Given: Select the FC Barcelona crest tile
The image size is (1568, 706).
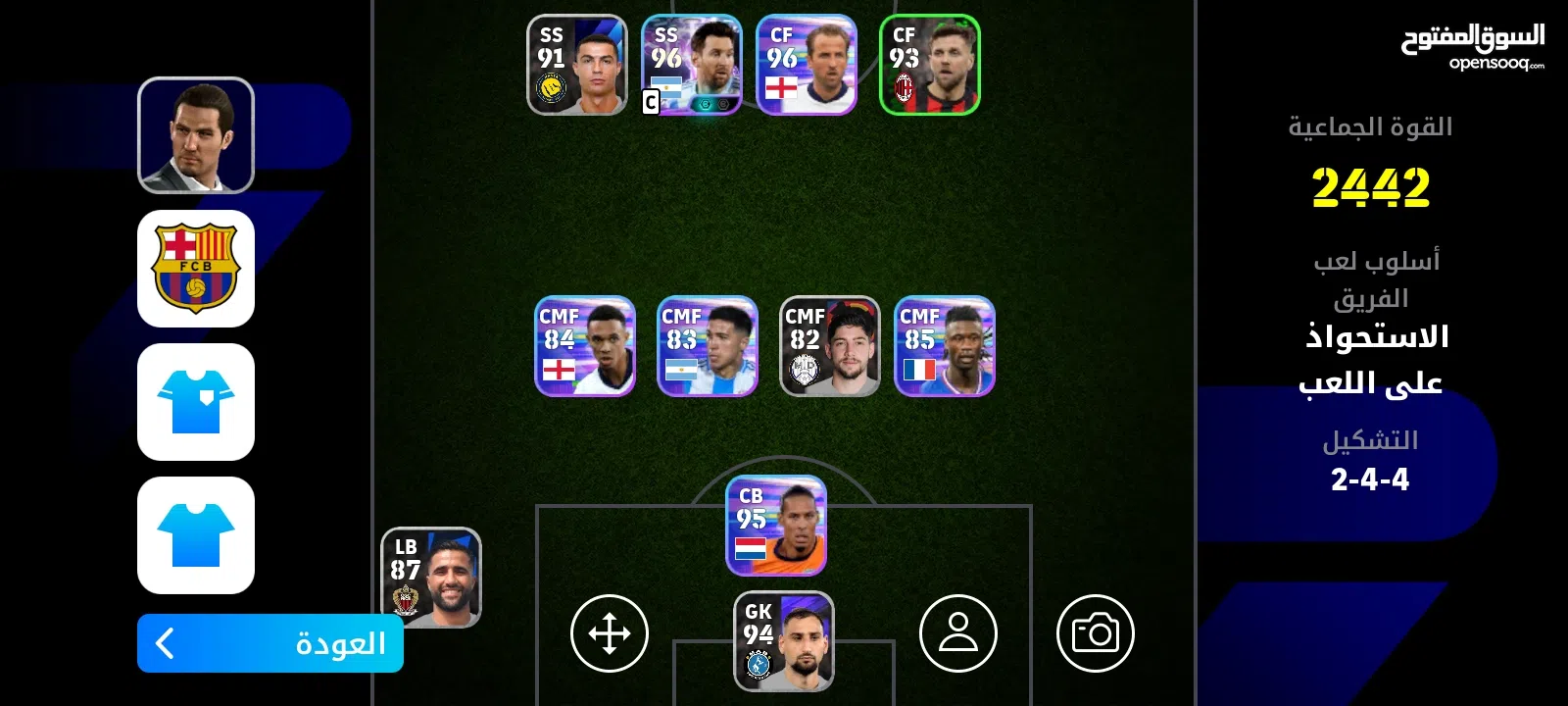Looking at the screenshot, I should click(196, 269).
